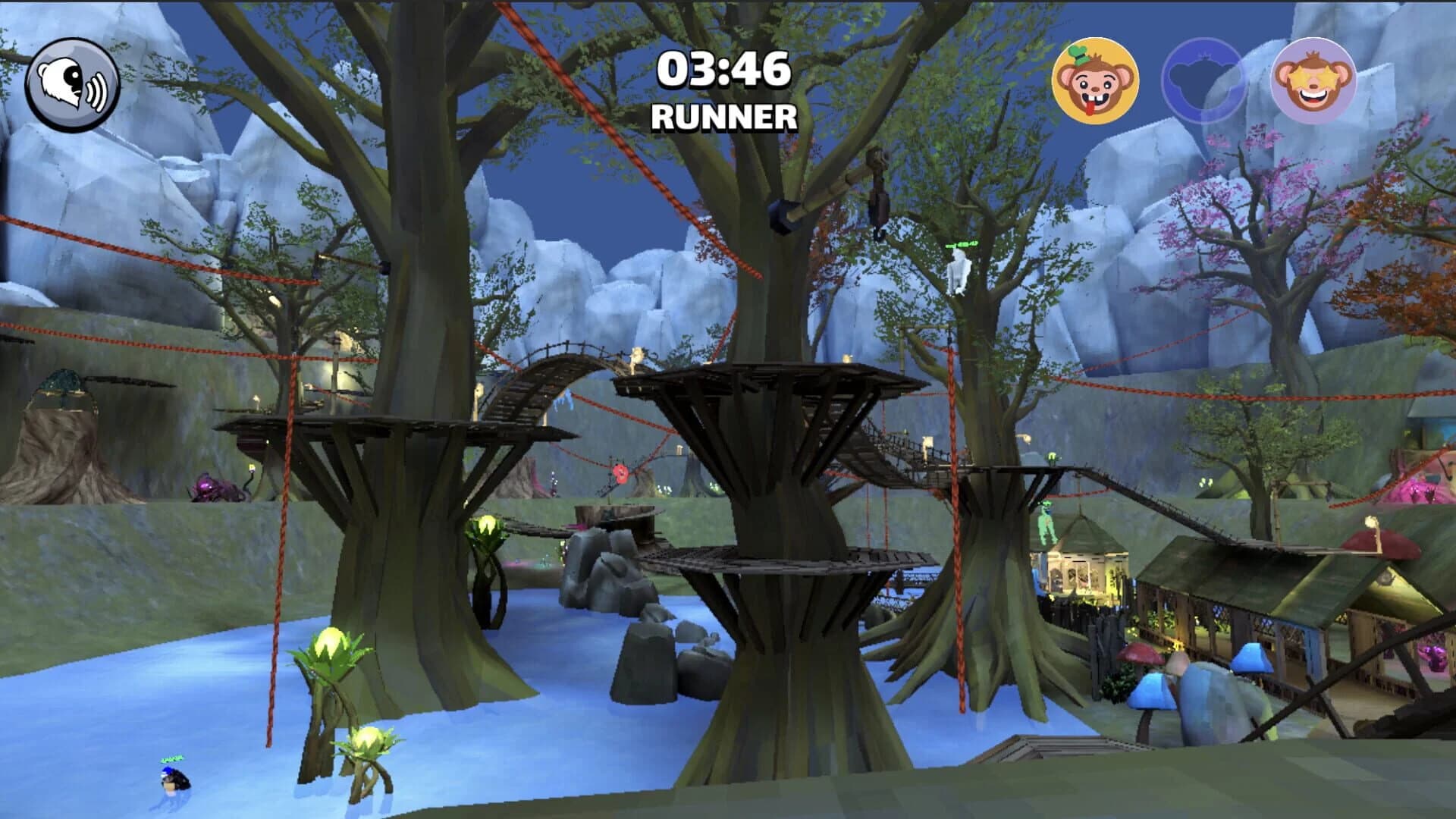The image size is (1456, 819).
Task: Click the character swimming at bottom left
Action: pyautogui.click(x=176, y=780)
